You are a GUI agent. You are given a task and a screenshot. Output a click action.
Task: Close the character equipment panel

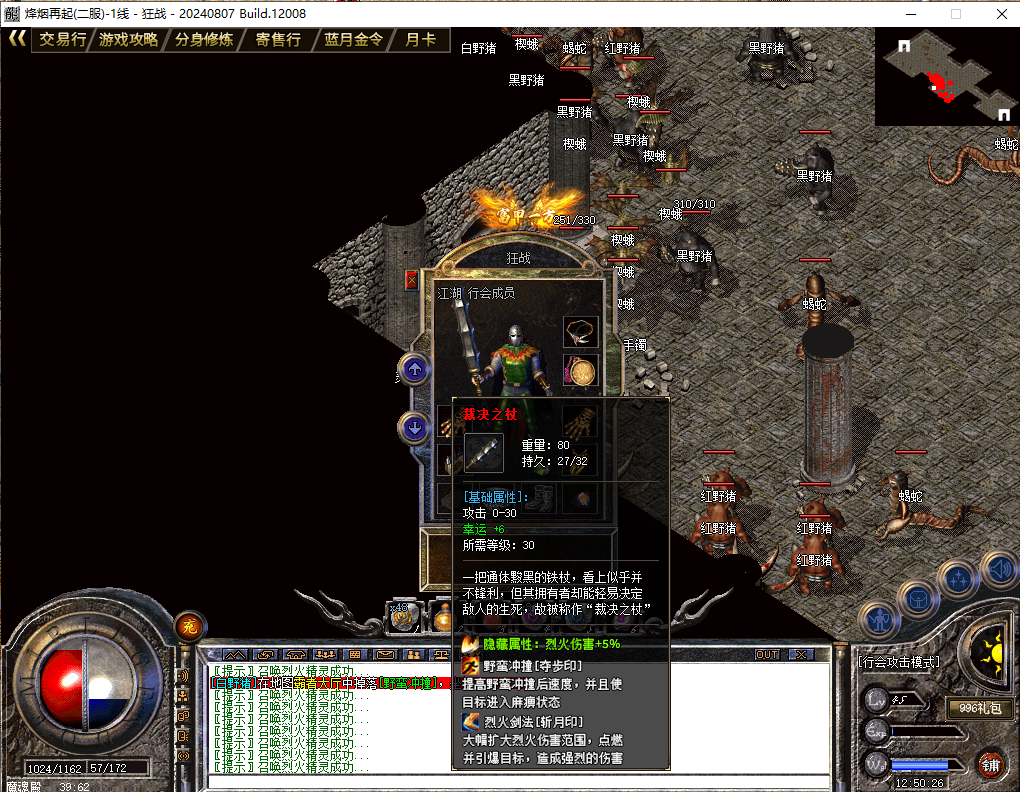pos(412,280)
